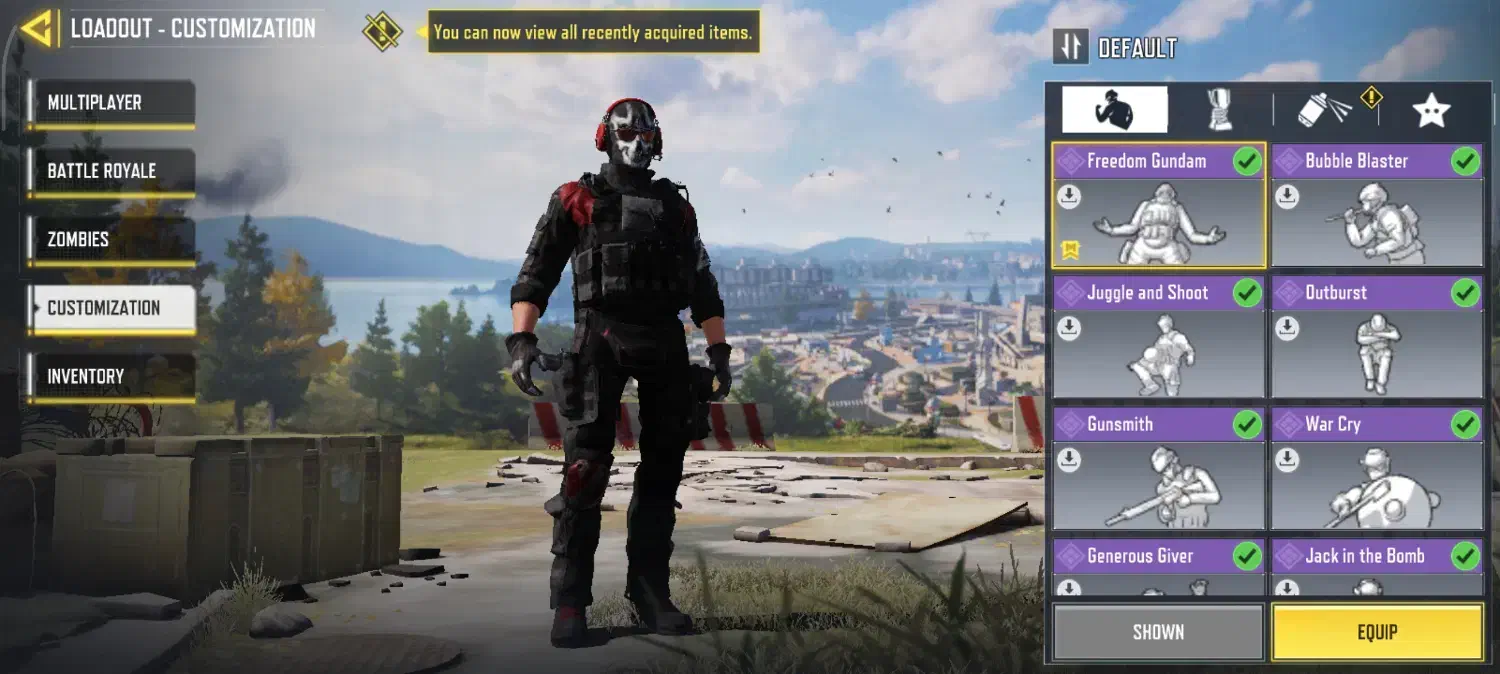
Task: Choose the War Cry emote
Action: pos(1376,470)
